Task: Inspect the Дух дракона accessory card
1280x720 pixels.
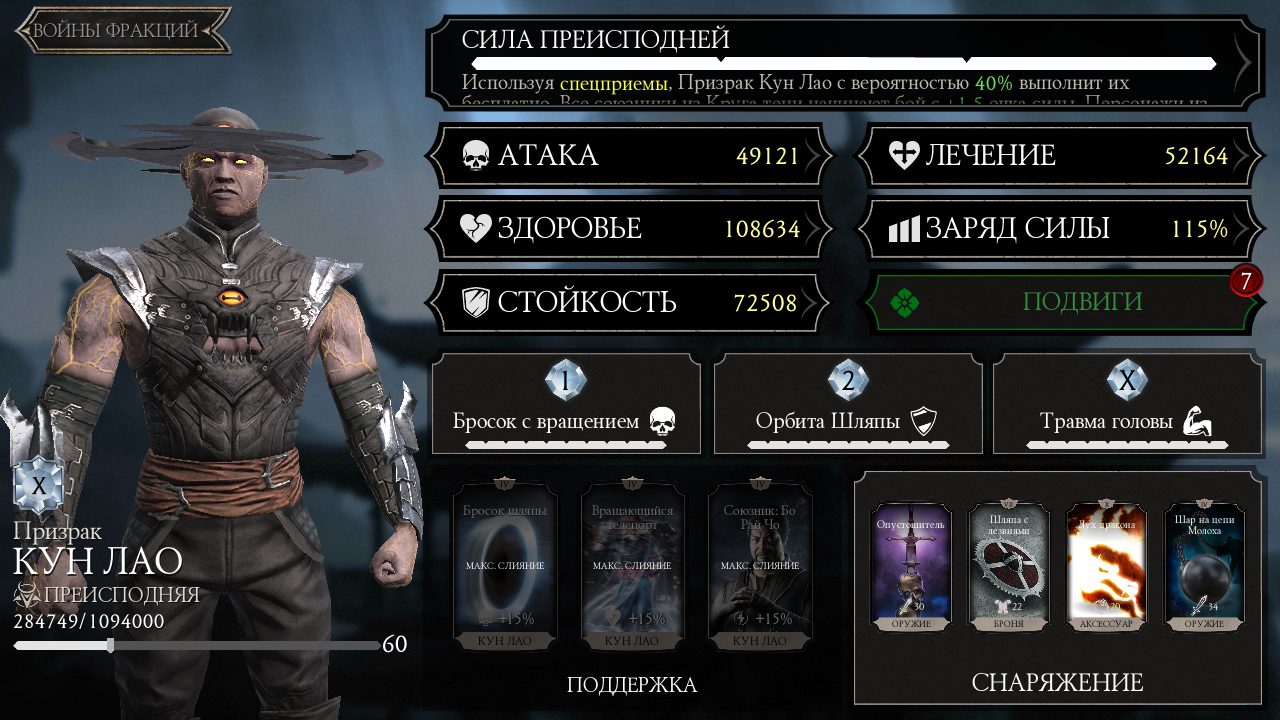Action: pyautogui.click(x=1107, y=566)
